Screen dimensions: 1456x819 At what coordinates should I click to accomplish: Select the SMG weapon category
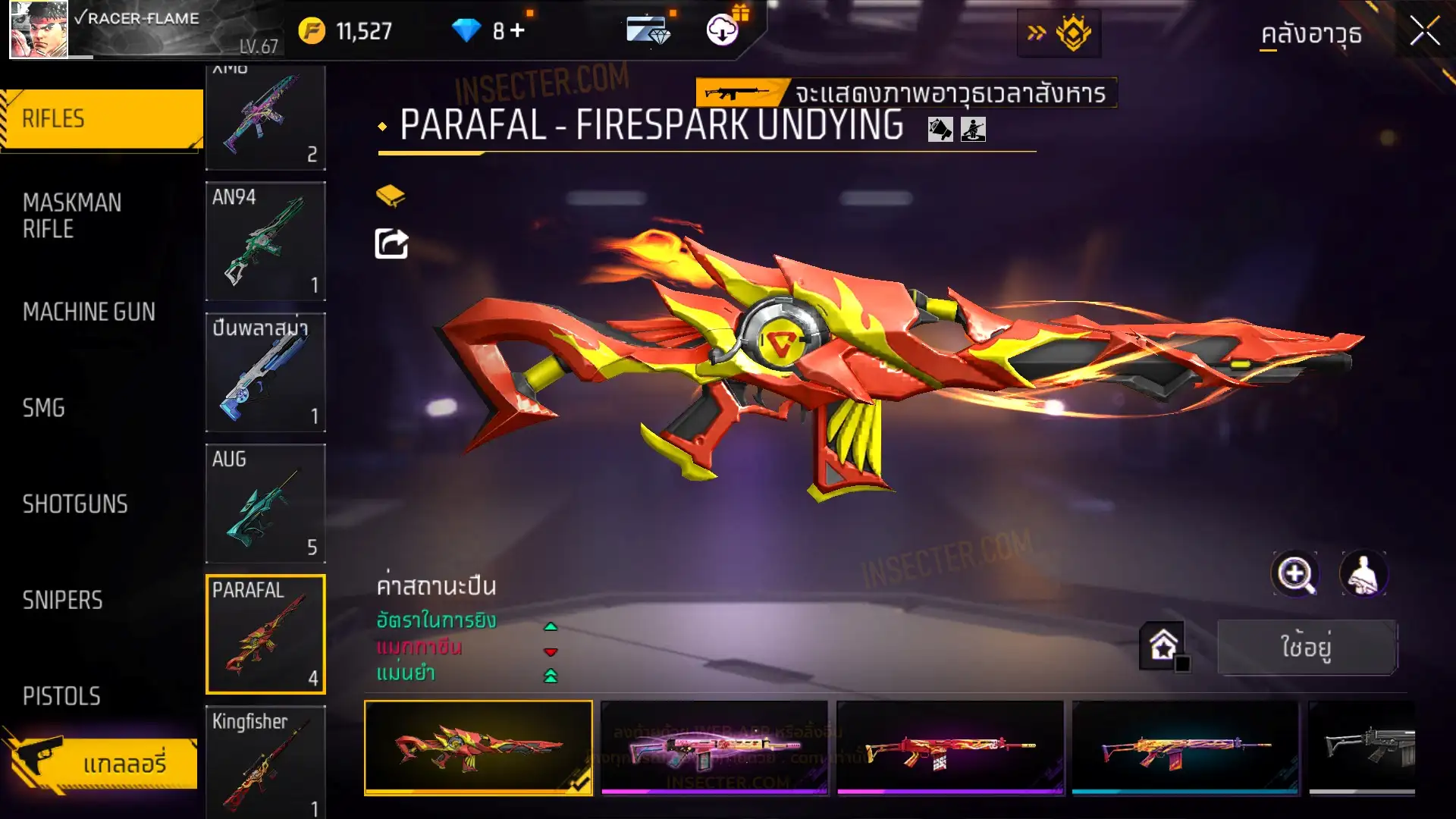coord(44,408)
